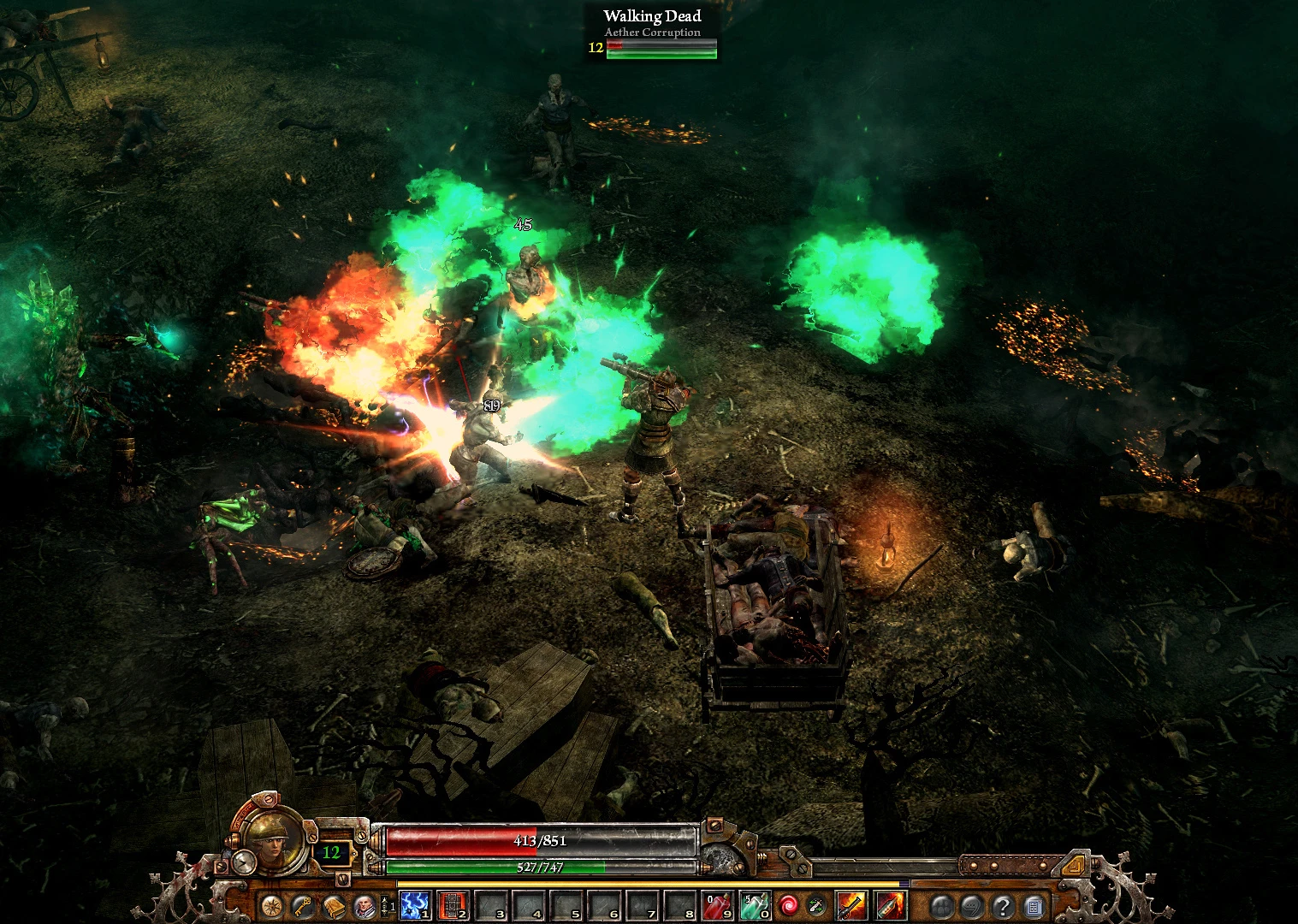Open chat via the speech bubble icon
Viewport: 1298px width, 924px height.
pyautogui.click(x=971, y=905)
